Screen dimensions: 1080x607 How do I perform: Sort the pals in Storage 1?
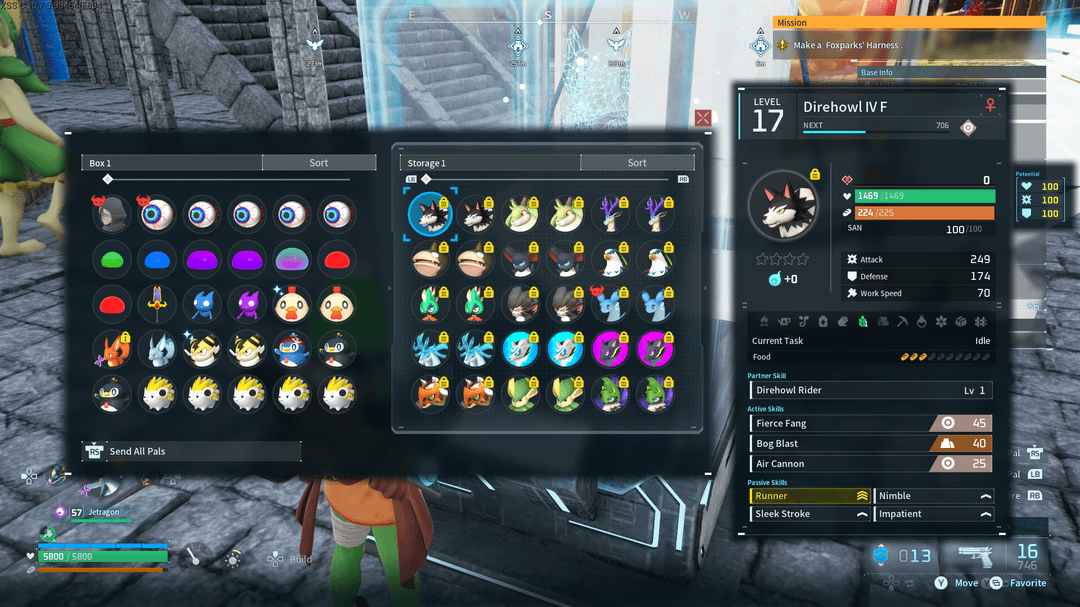tap(637, 163)
